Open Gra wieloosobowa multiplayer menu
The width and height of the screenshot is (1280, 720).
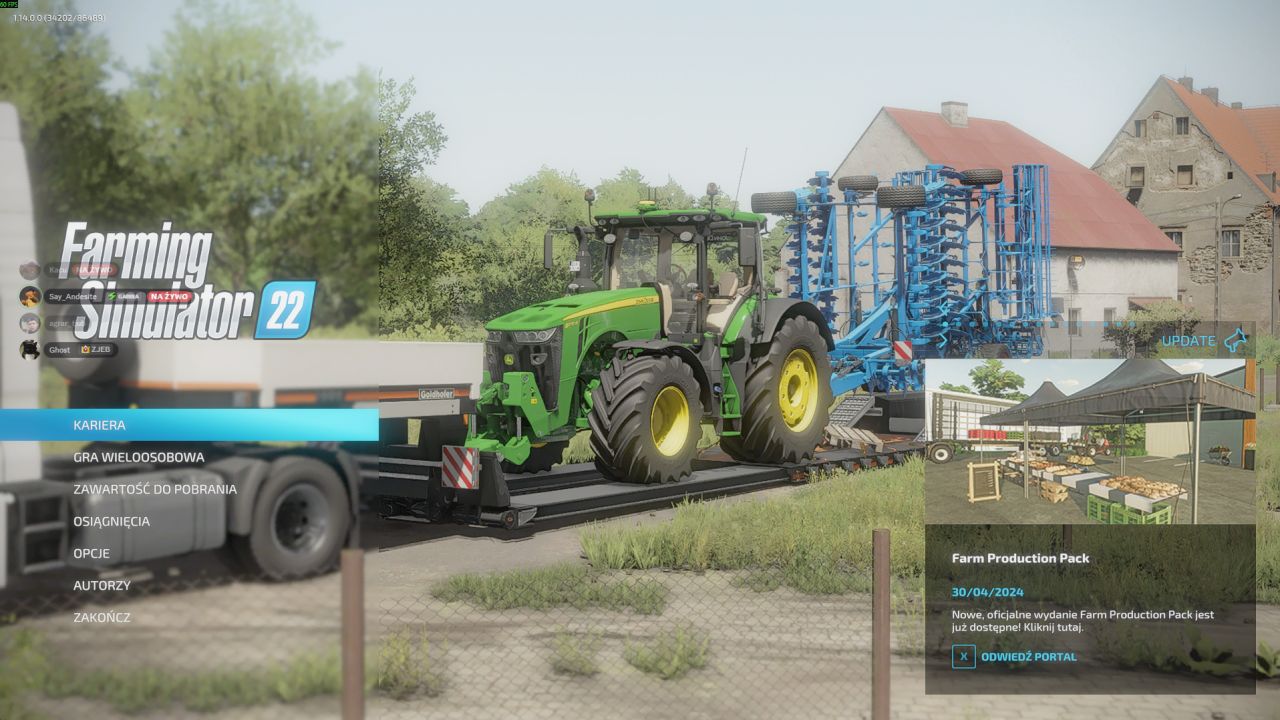pyautogui.click(x=138, y=457)
